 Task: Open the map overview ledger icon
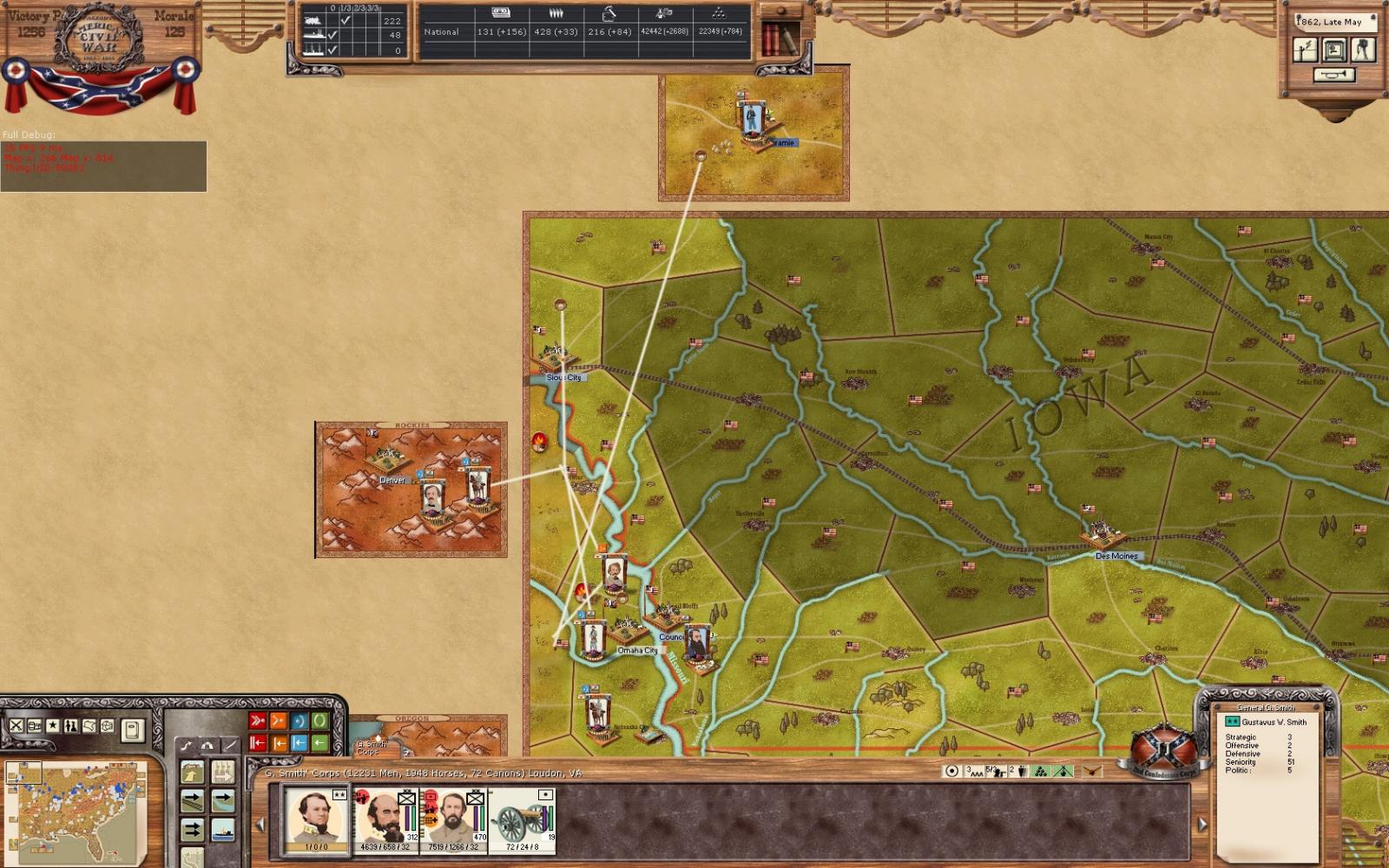tap(88, 726)
